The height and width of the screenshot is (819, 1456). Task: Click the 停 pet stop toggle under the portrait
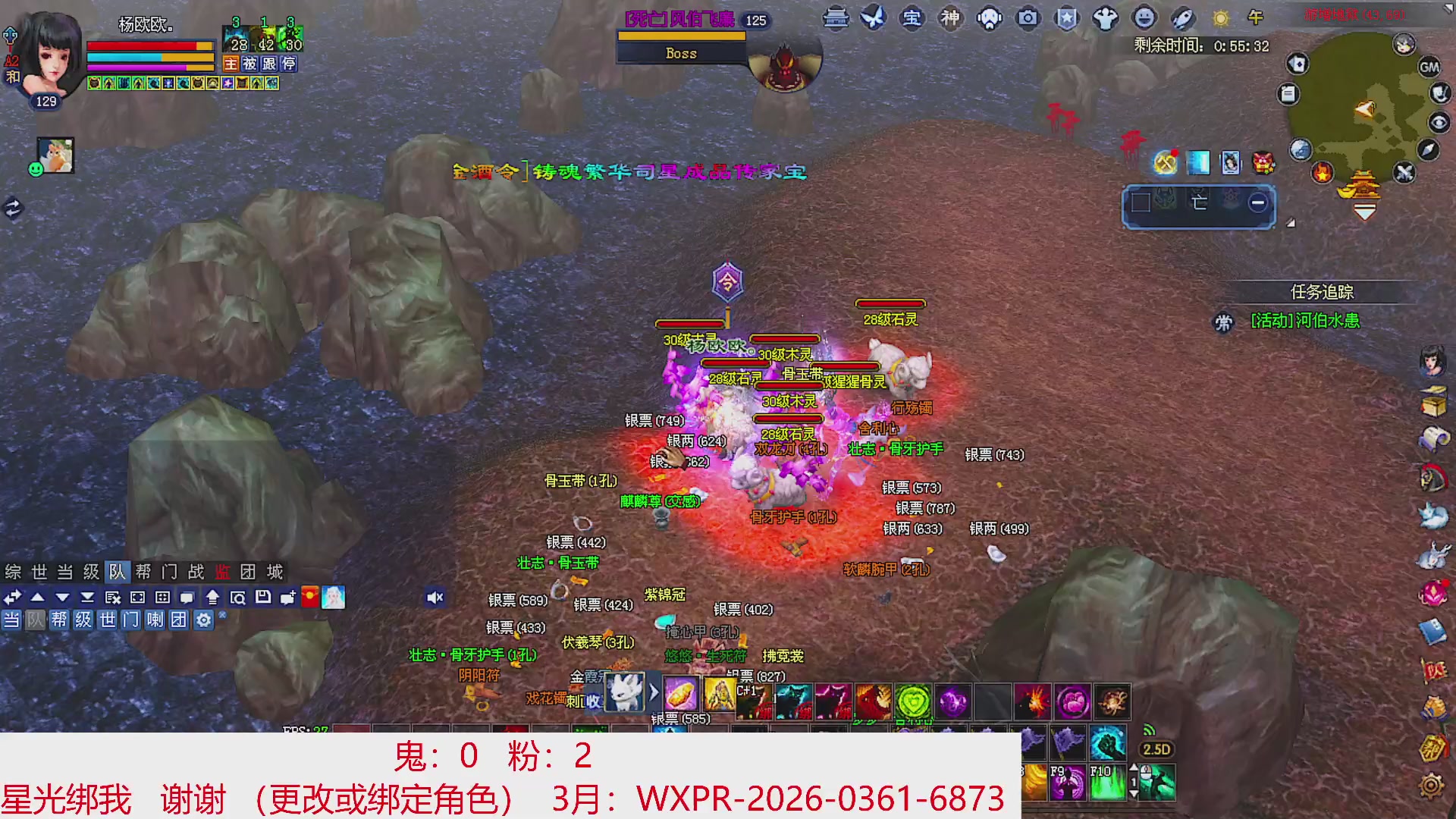point(290,64)
